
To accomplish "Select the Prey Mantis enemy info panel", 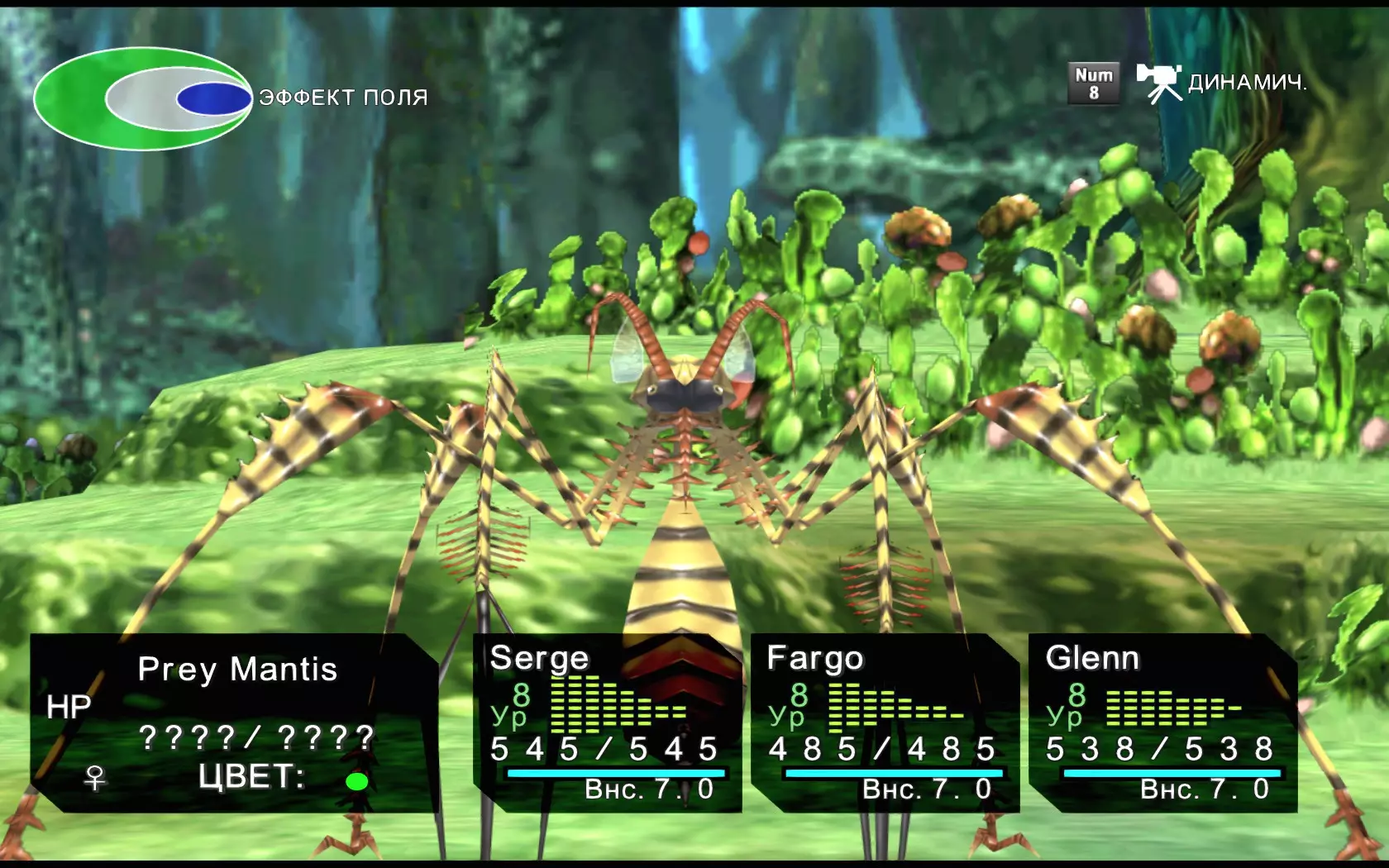I will [x=235, y=723].
